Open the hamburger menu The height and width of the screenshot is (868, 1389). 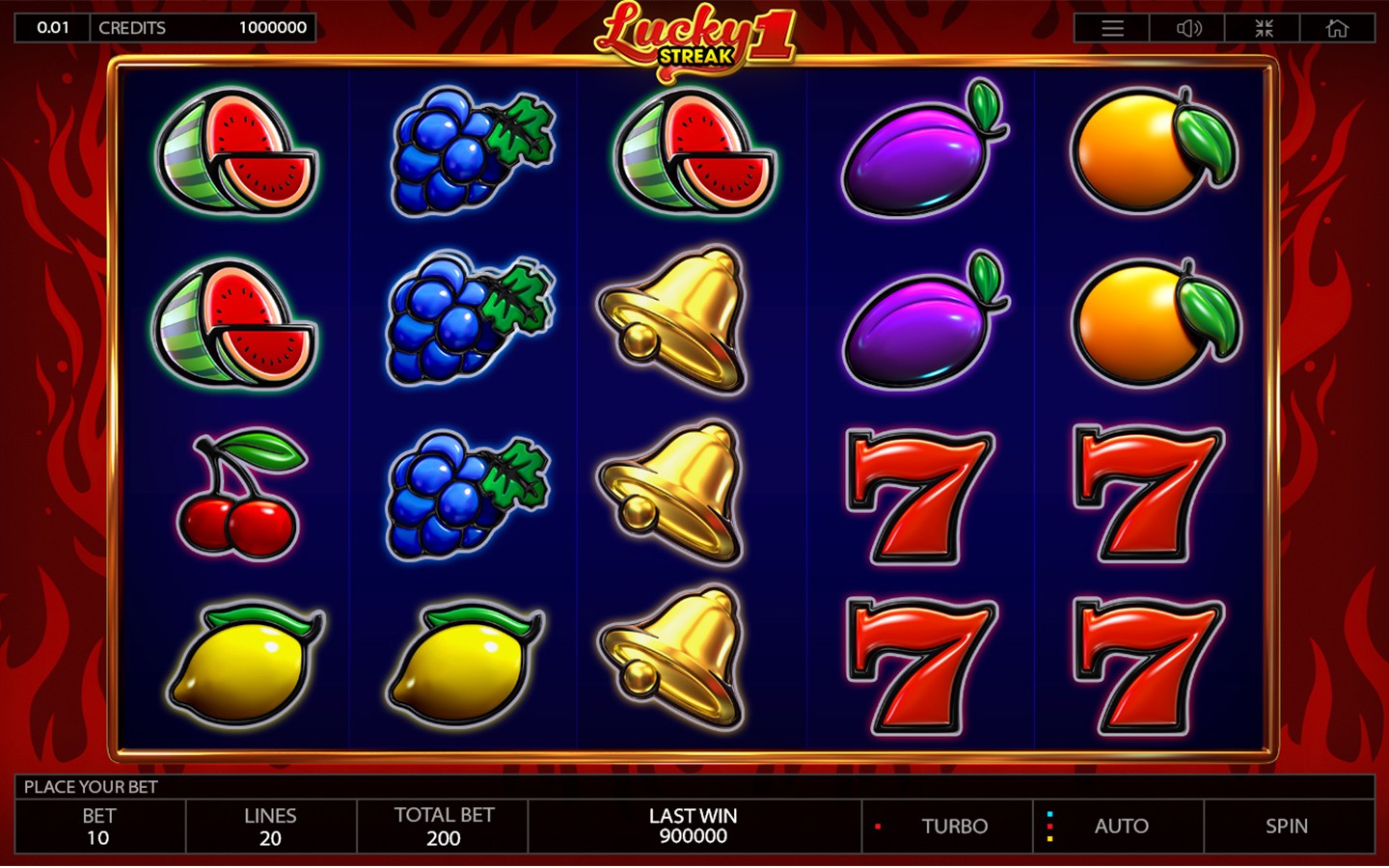point(1112,28)
